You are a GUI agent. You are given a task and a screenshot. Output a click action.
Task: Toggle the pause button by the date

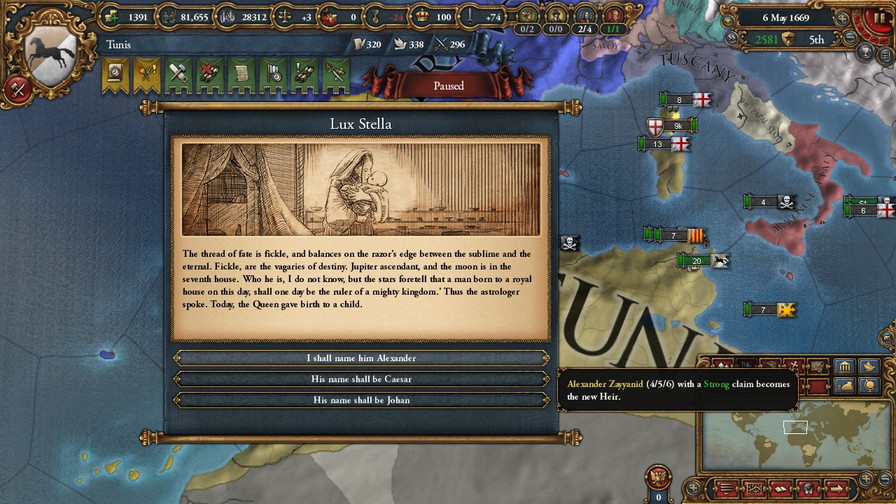coord(878,17)
